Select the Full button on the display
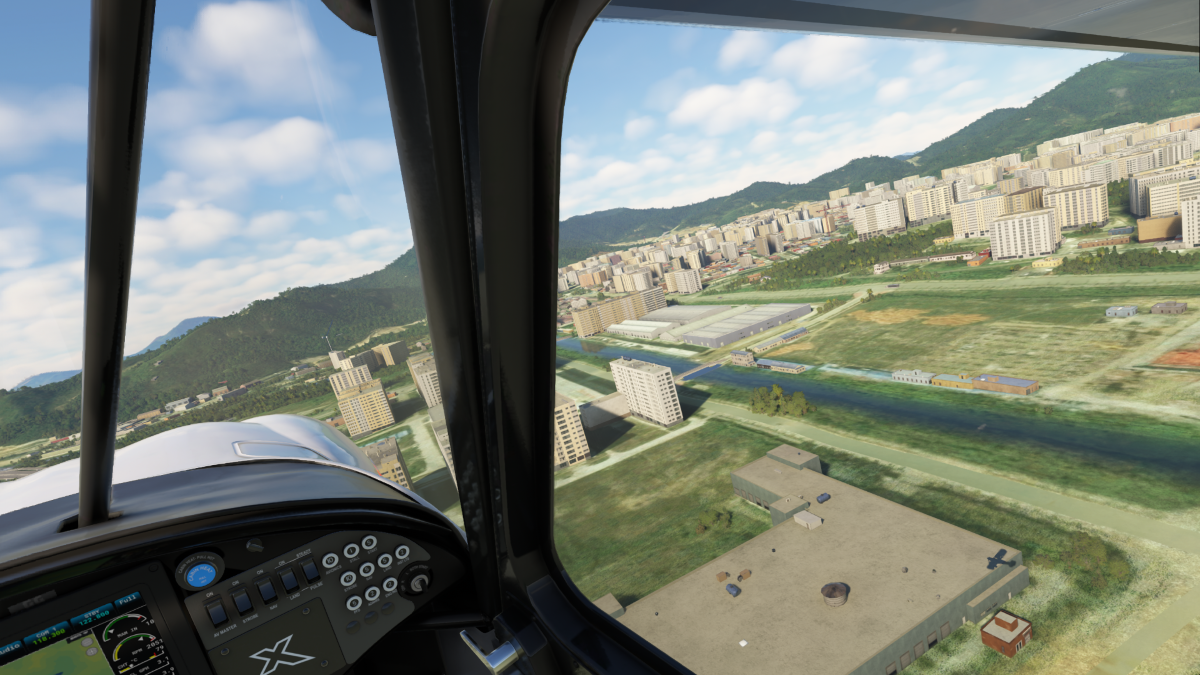Image resolution: width=1200 pixels, height=675 pixels. [x=126, y=601]
